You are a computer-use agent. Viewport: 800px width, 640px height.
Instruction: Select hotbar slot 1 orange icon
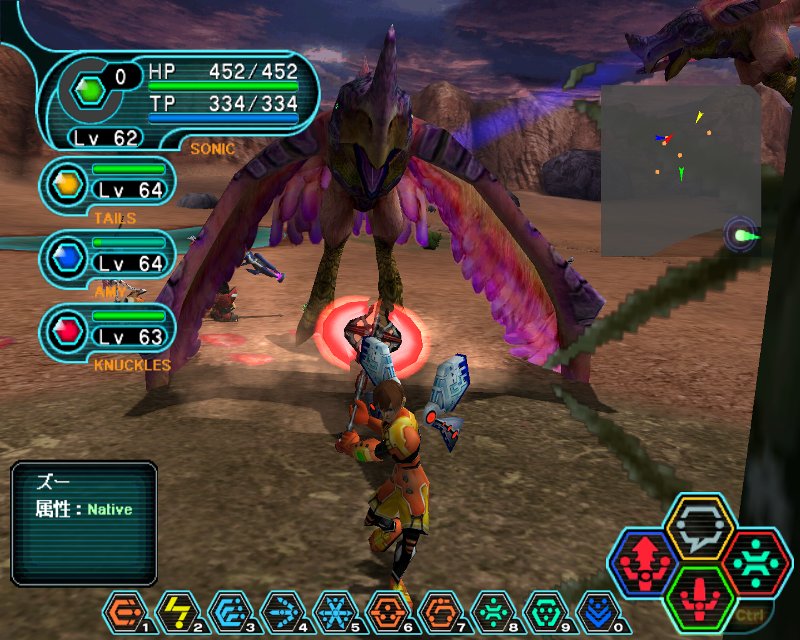(x=124, y=609)
